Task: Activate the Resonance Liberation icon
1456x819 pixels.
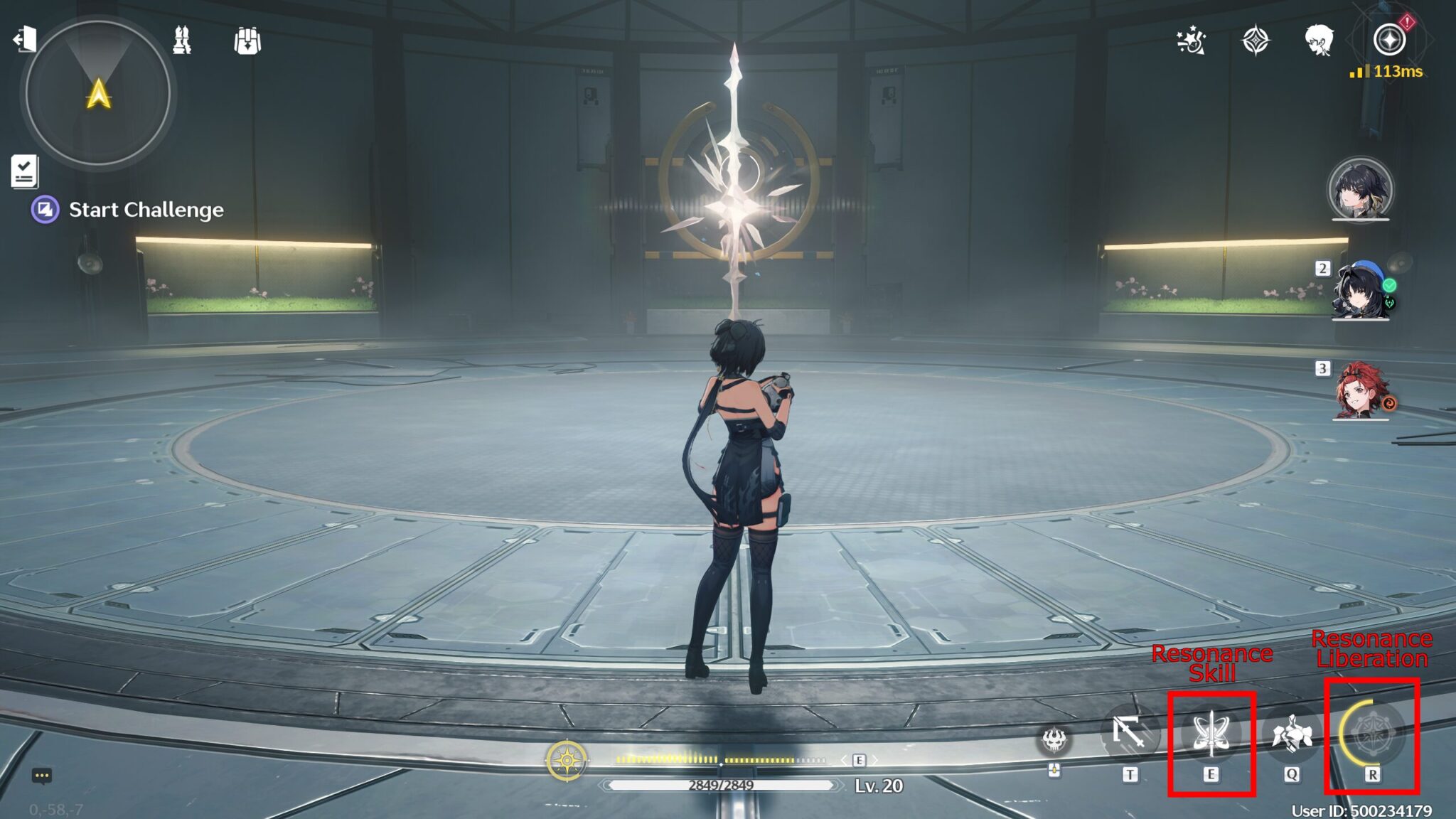Action: [1371, 734]
